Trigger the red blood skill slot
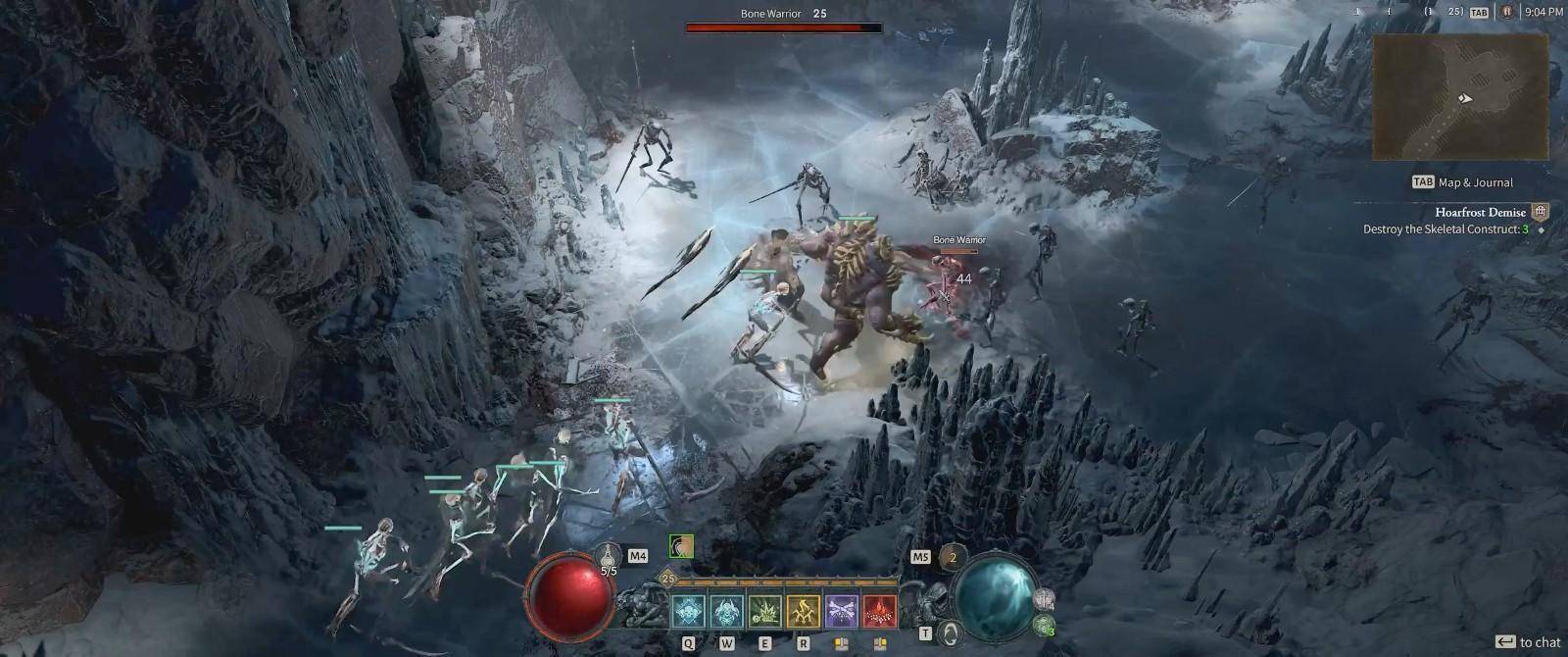1568x657 pixels. (x=880, y=611)
